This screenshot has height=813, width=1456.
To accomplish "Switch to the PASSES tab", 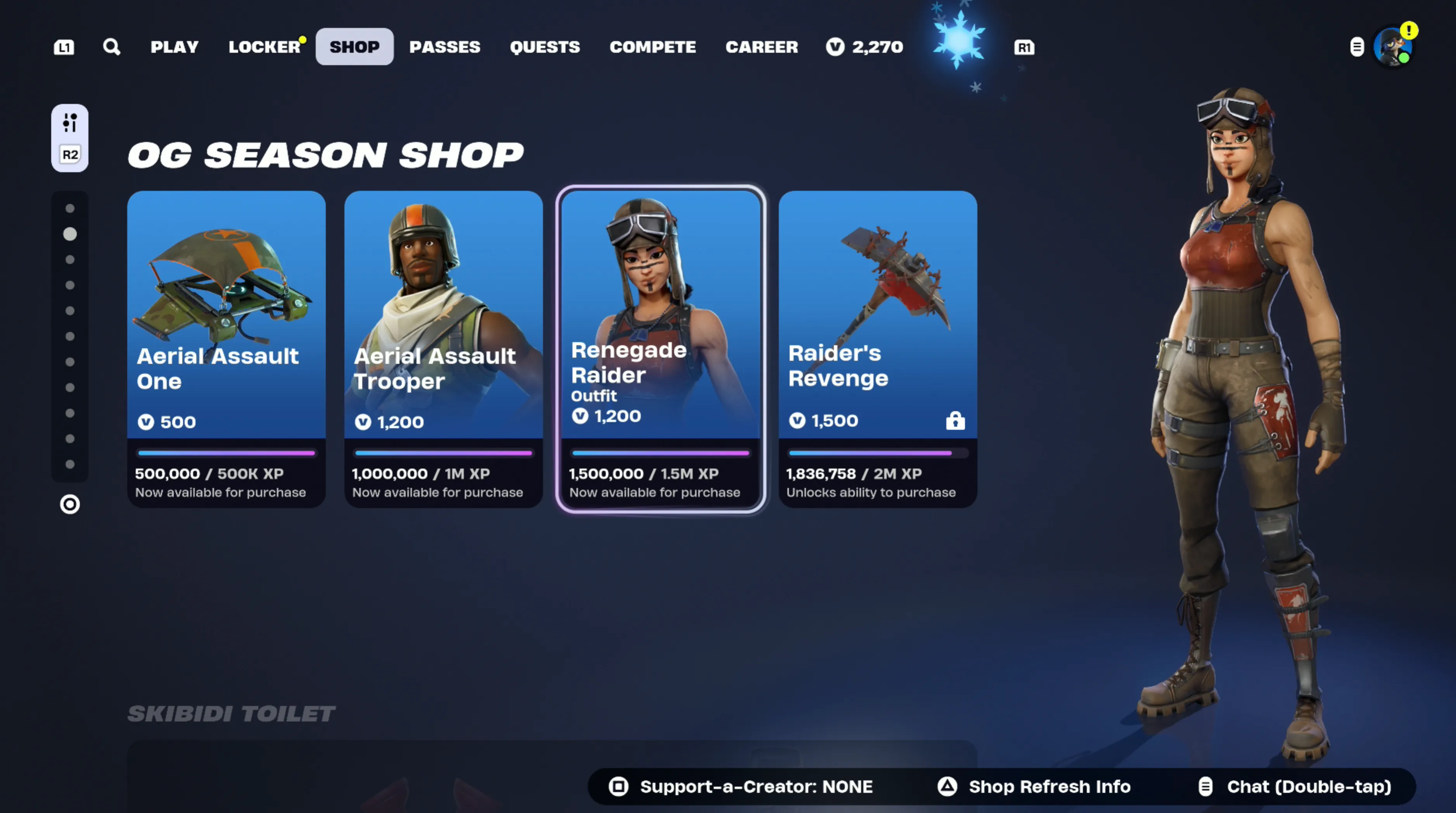I will pyautogui.click(x=444, y=47).
